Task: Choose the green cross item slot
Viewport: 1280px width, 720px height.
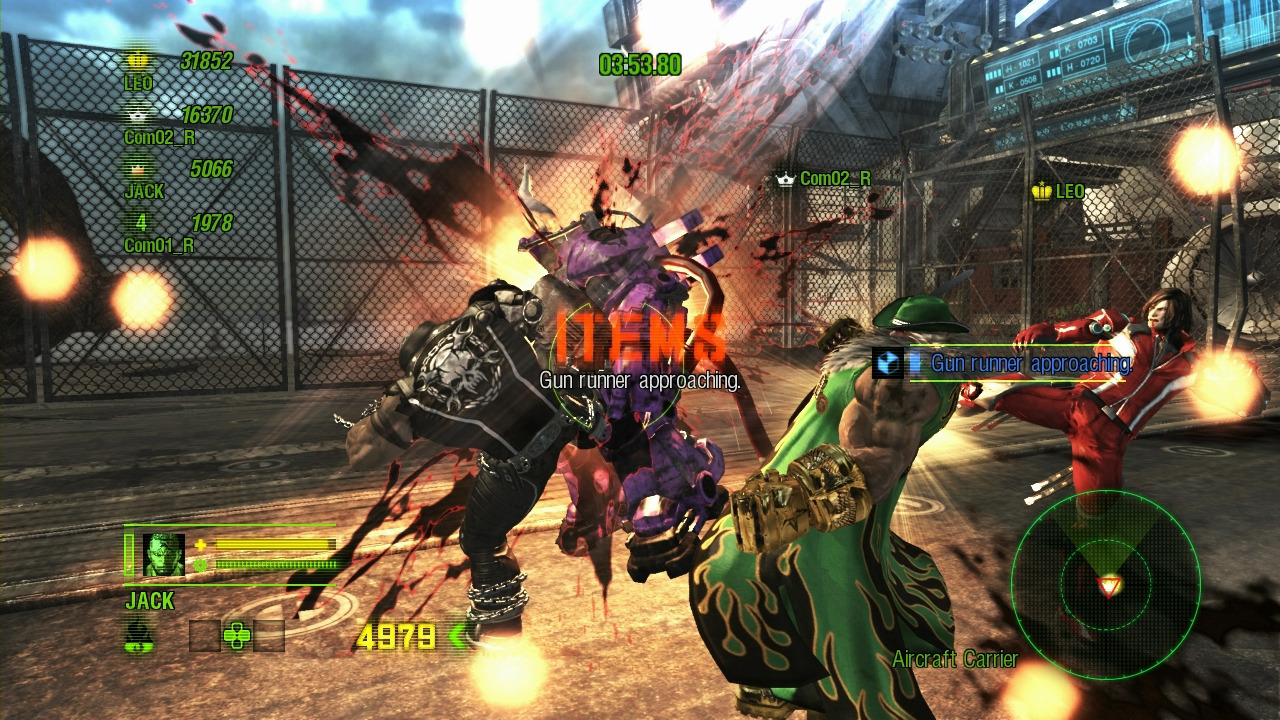Action: click(237, 636)
